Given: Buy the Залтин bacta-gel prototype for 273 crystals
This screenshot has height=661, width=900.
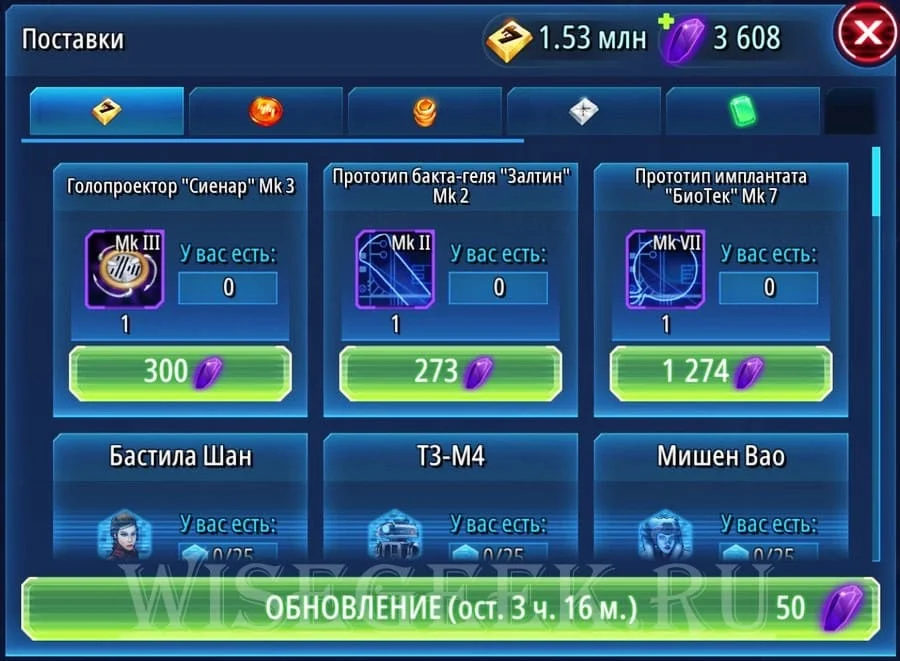Looking at the screenshot, I should point(450,372).
